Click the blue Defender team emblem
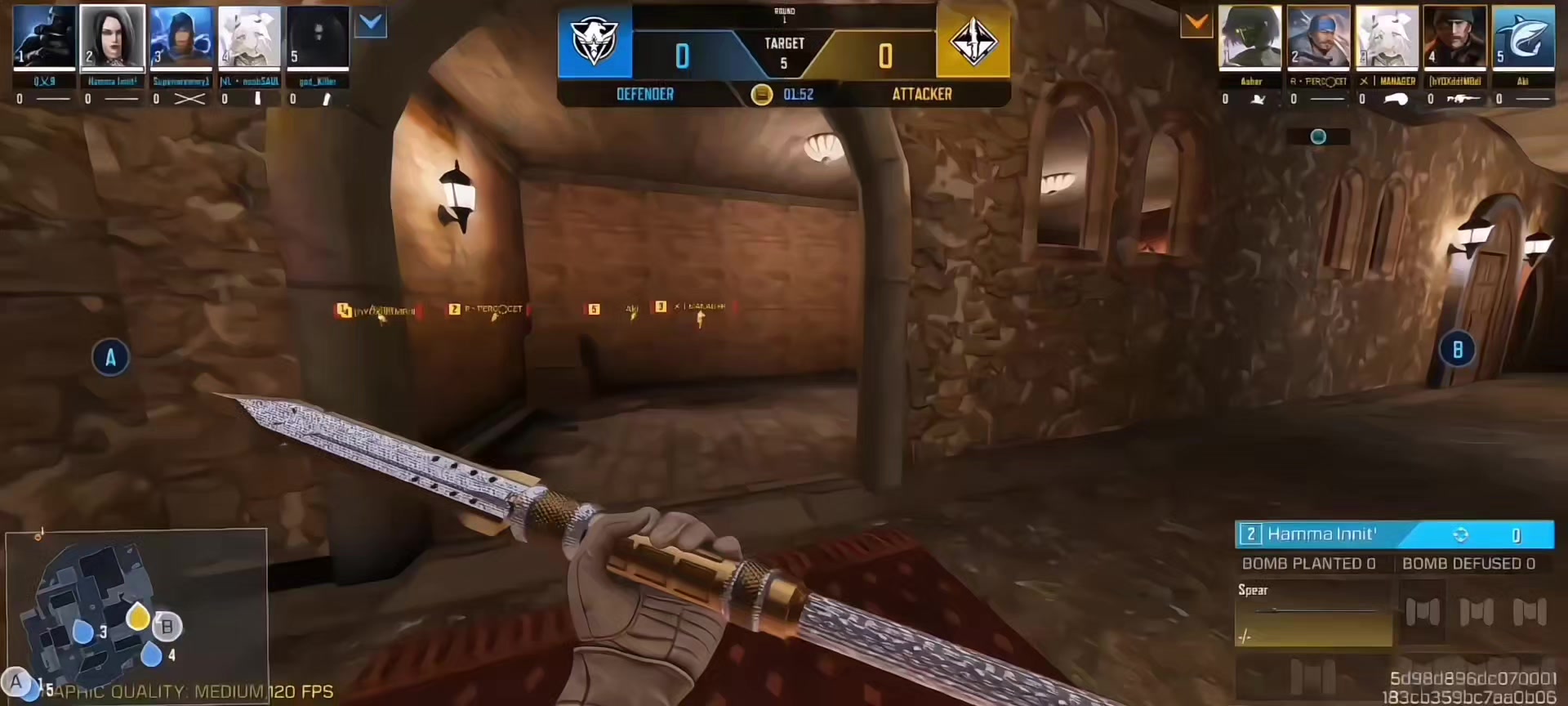This screenshot has height=706, width=1568. point(595,41)
